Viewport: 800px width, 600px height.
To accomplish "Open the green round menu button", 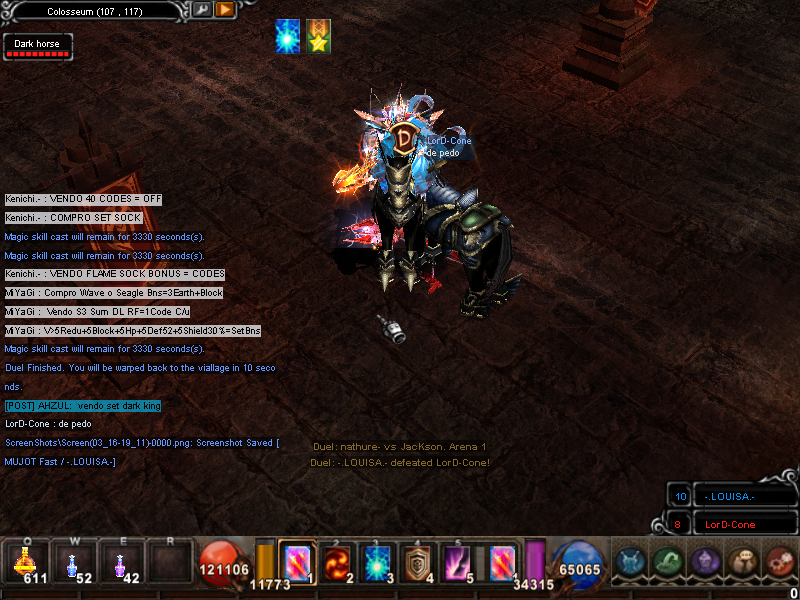I will coord(668,562).
